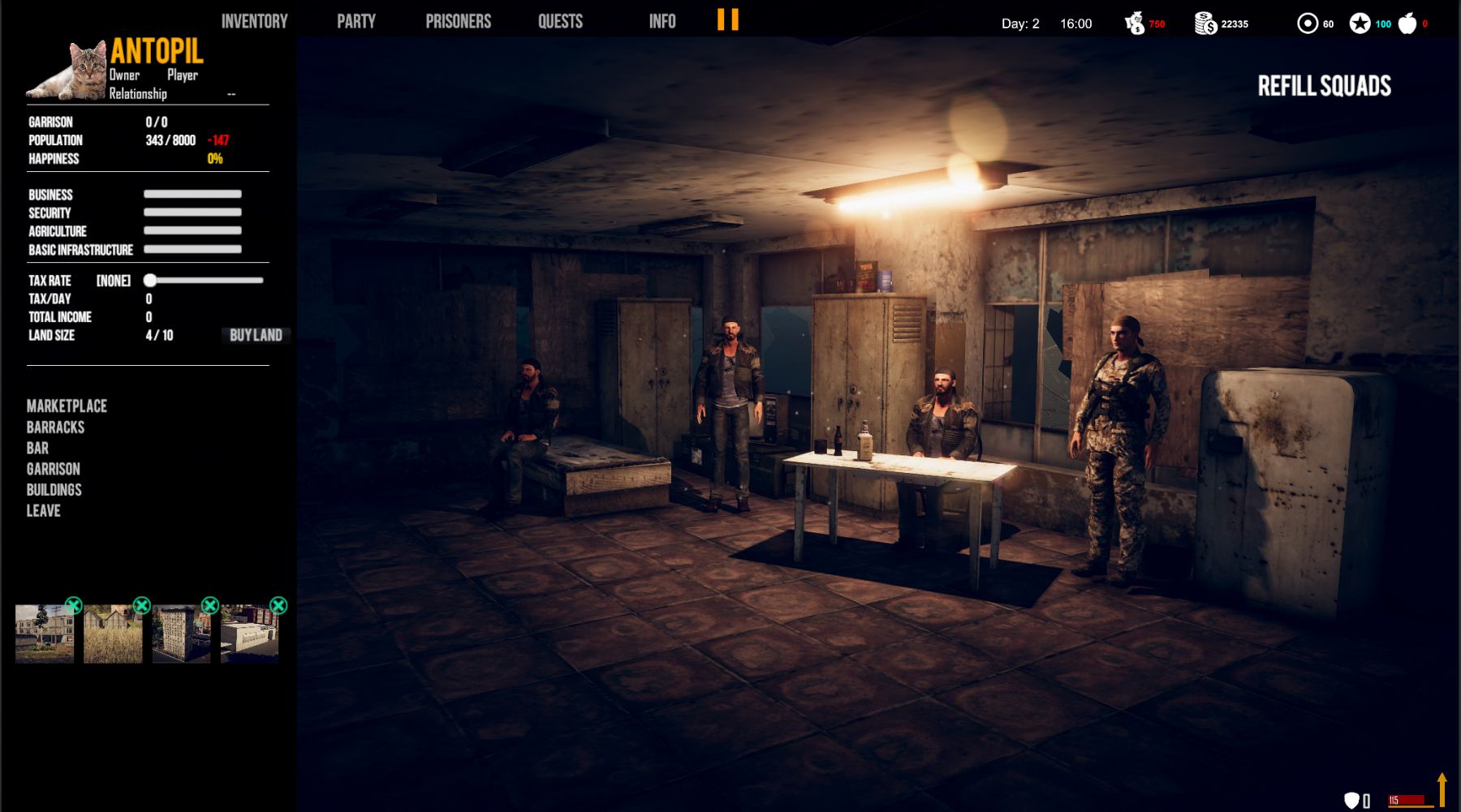Switch to the Party tab
The width and height of the screenshot is (1461, 812).
click(356, 21)
